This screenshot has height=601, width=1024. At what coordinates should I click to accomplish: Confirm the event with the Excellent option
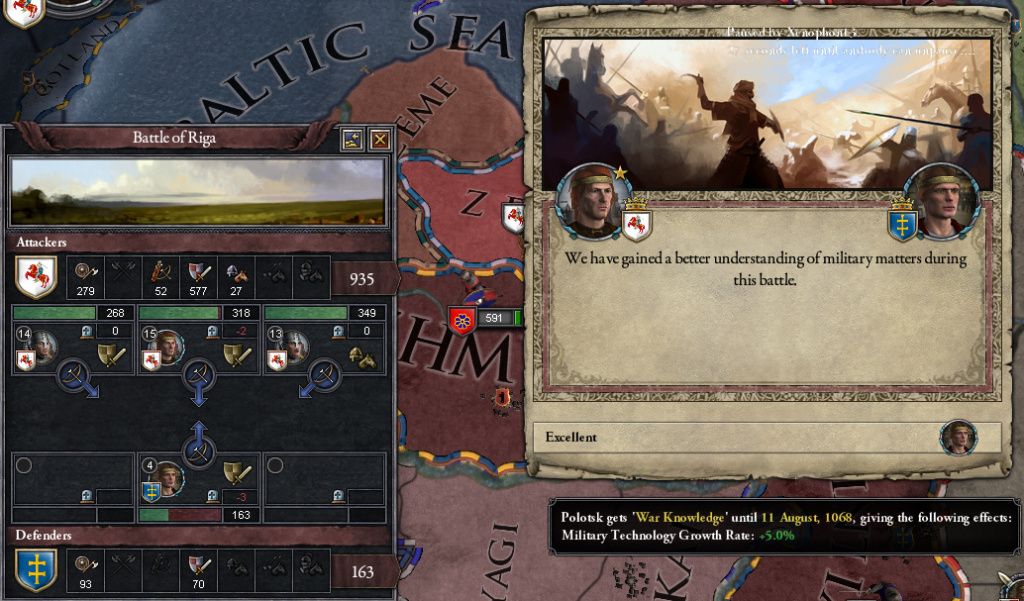pos(762,438)
